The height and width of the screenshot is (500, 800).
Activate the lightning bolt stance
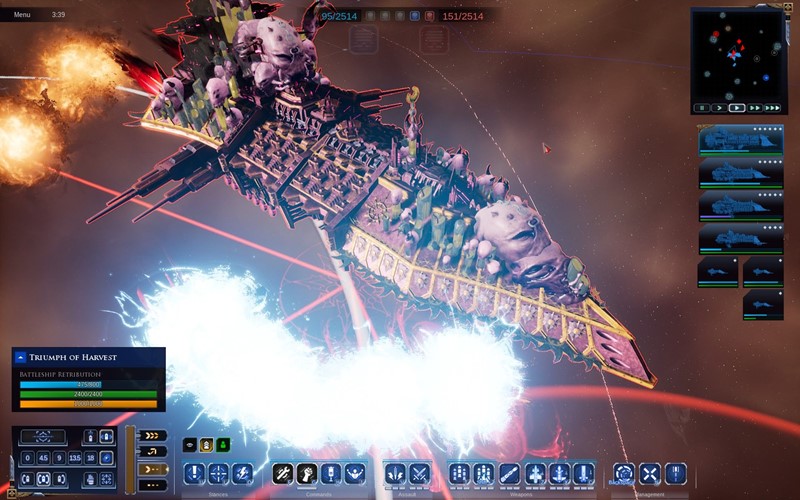241,473
